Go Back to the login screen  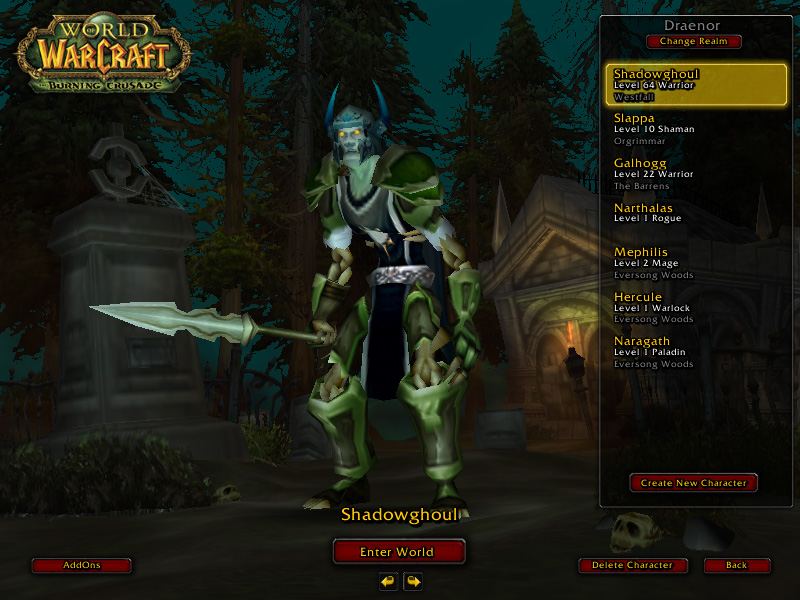click(736, 565)
